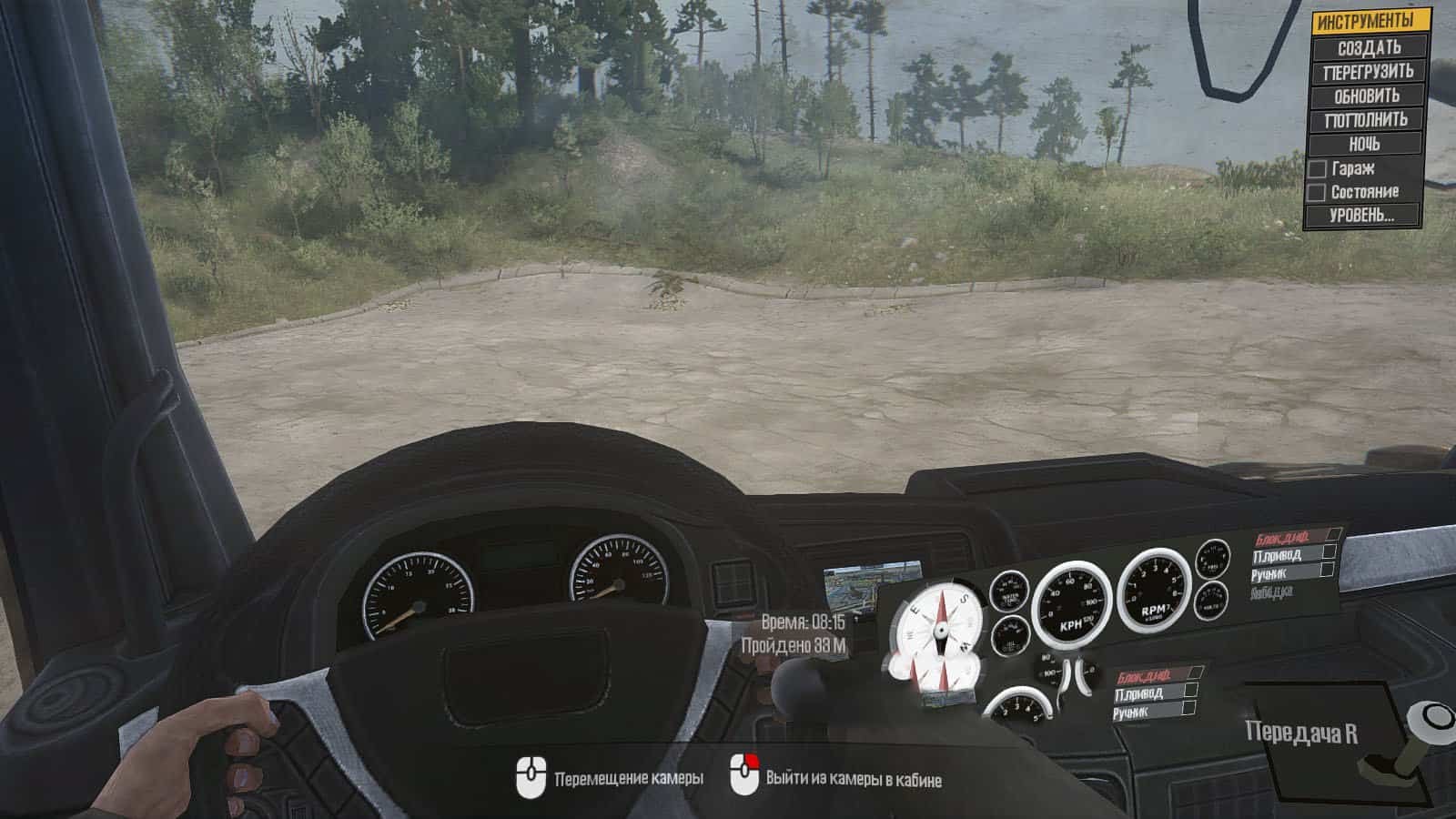Screen dimensions: 1456x819
Task: Open the УРОВЕНЬ... menu entry
Action: (1361, 216)
